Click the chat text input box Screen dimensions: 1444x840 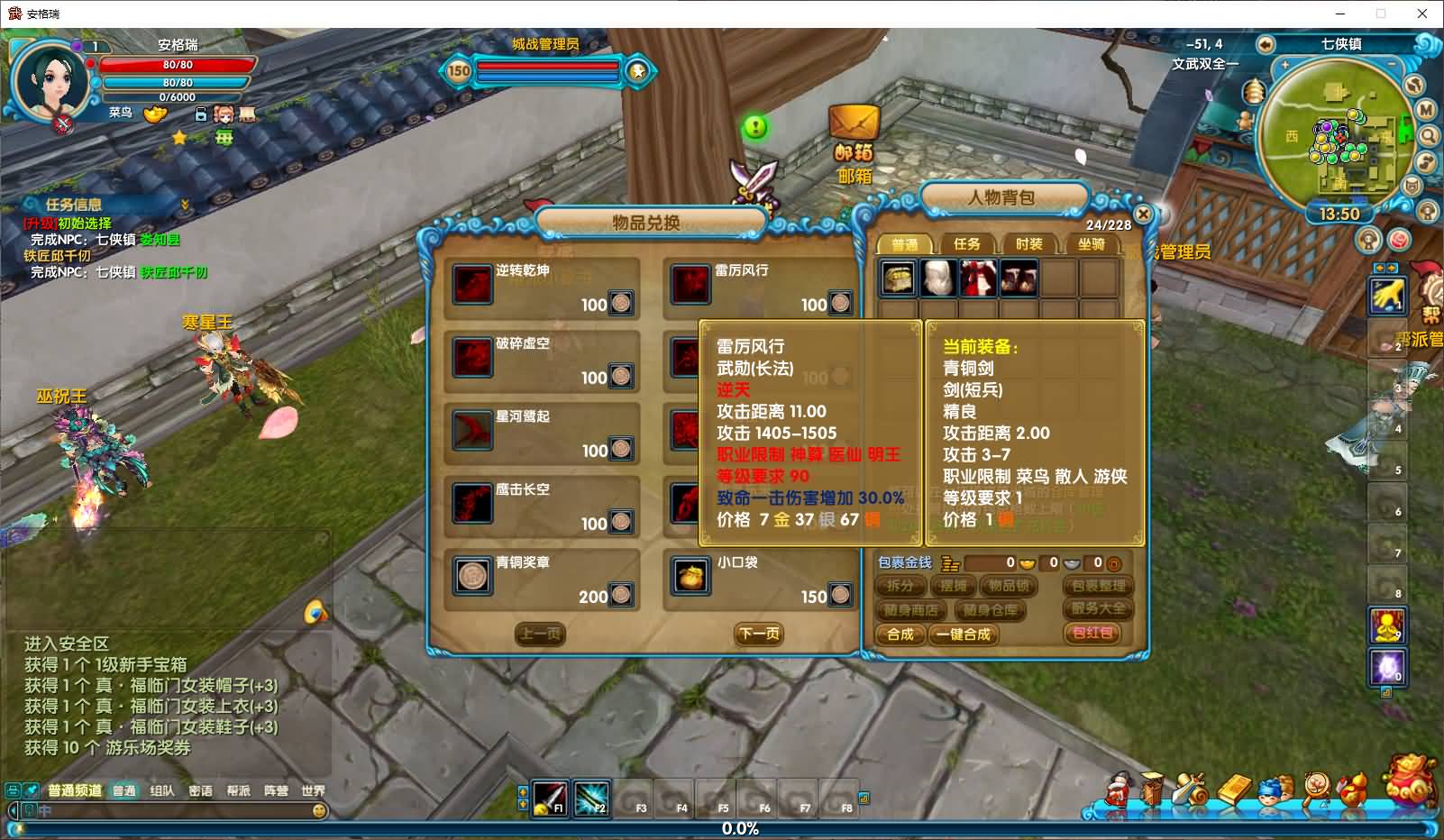coord(171,810)
